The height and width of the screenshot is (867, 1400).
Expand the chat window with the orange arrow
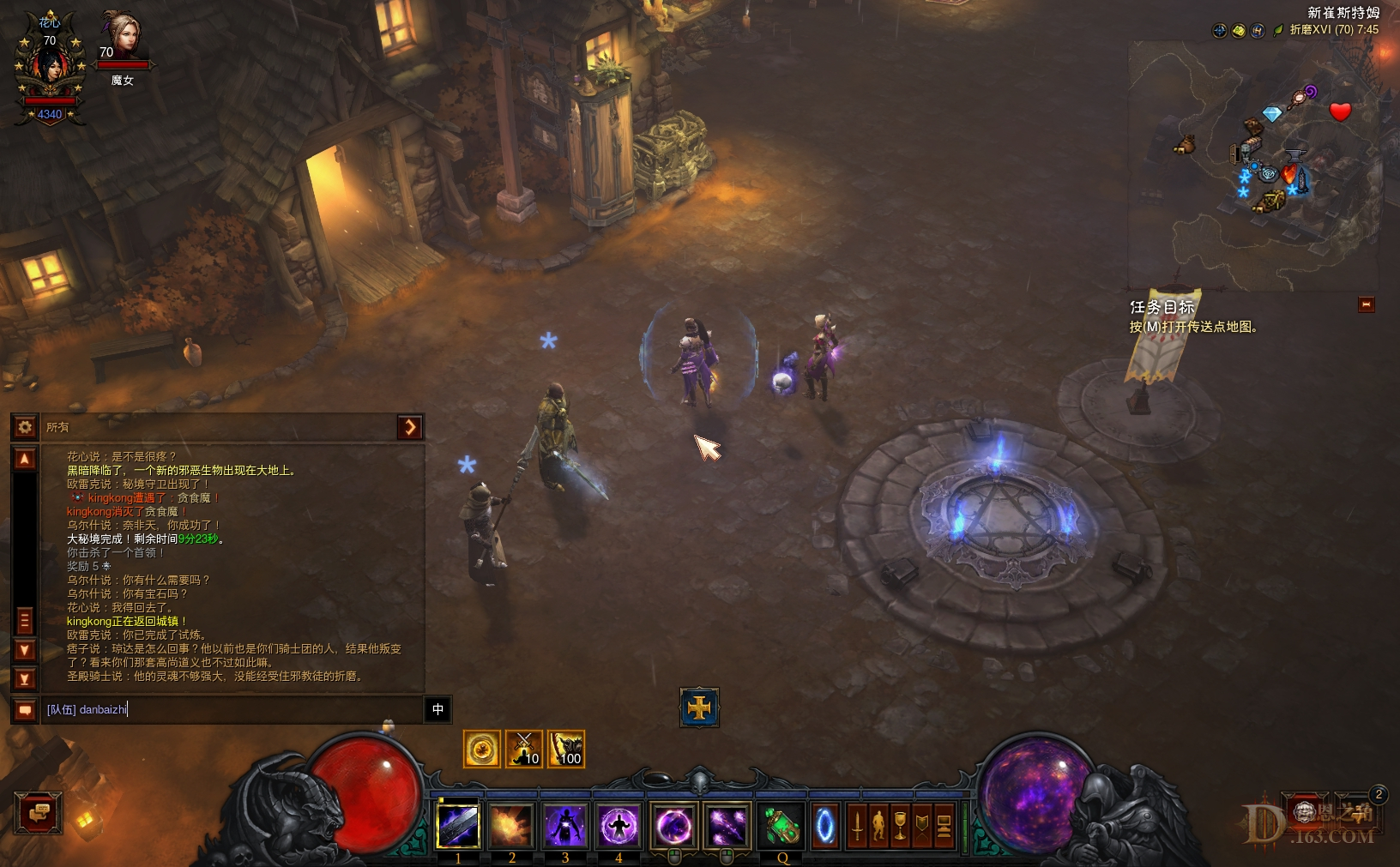[411, 427]
